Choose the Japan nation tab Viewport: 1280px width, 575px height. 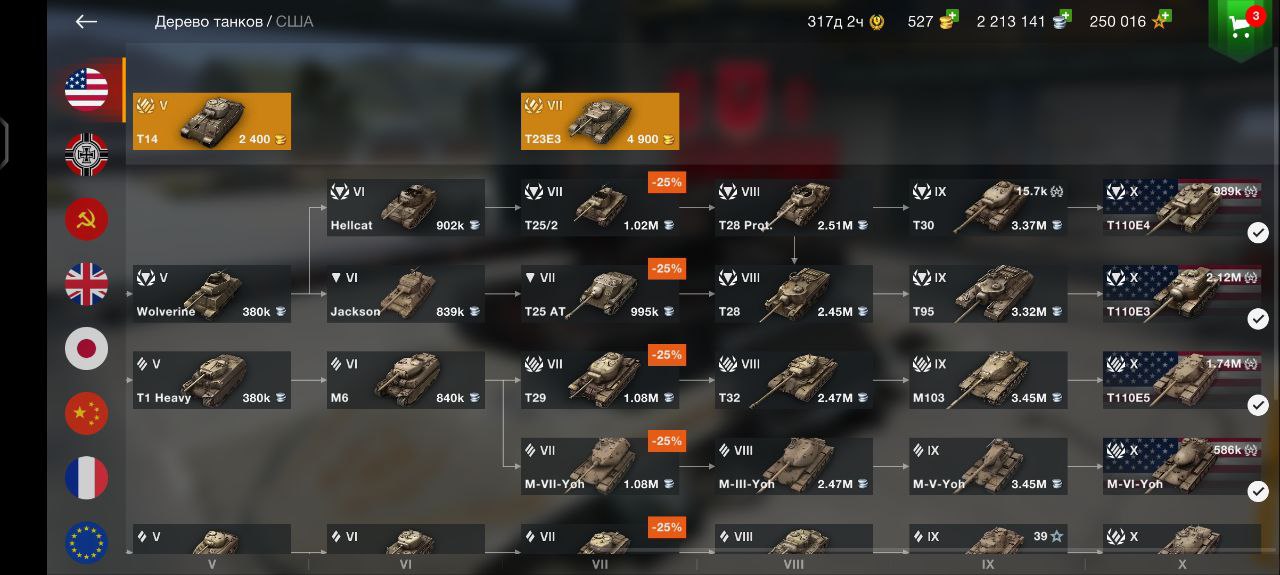87,349
